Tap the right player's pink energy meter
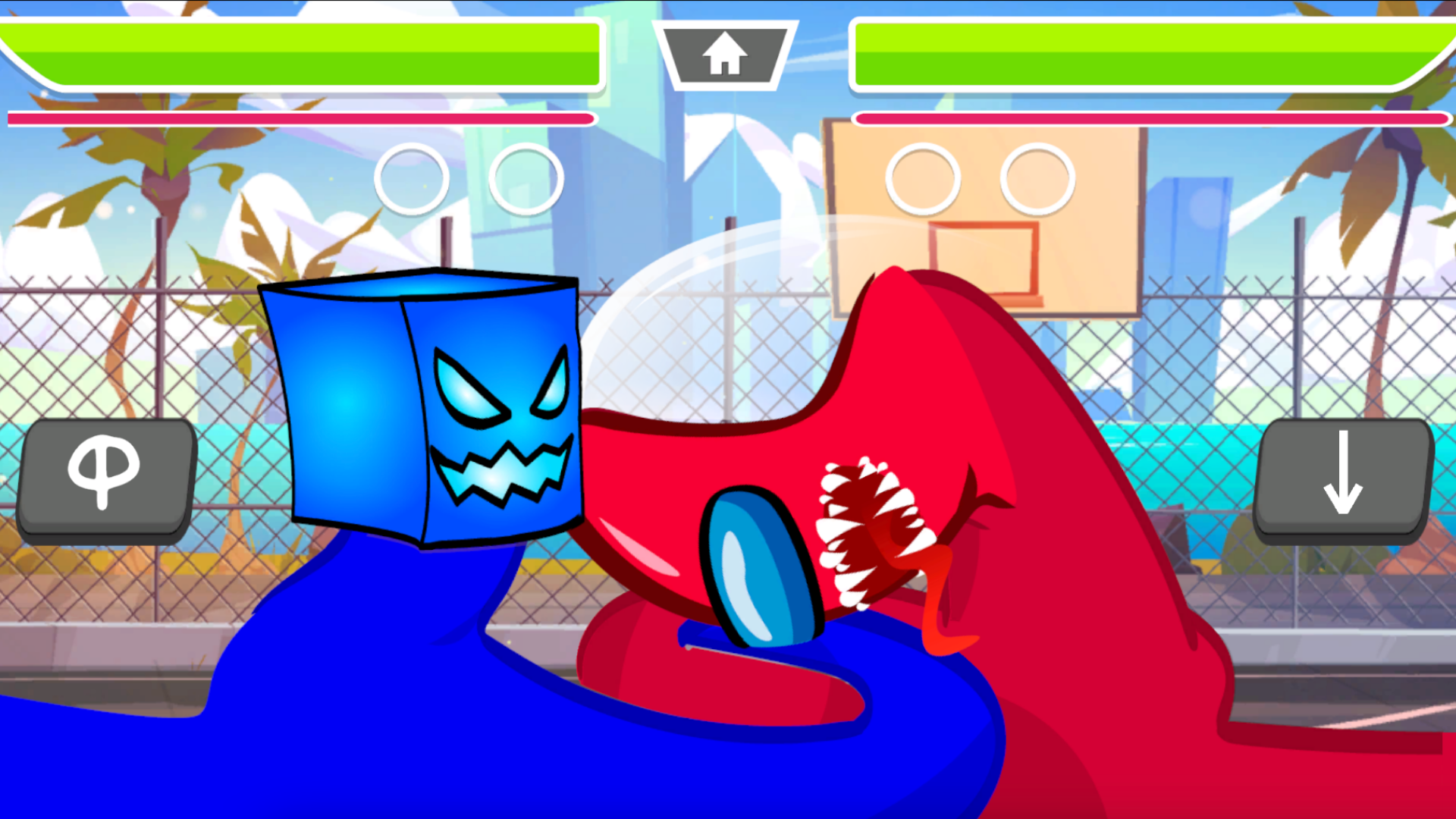Viewport: 1456px width, 819px height. coord(1145,118)
